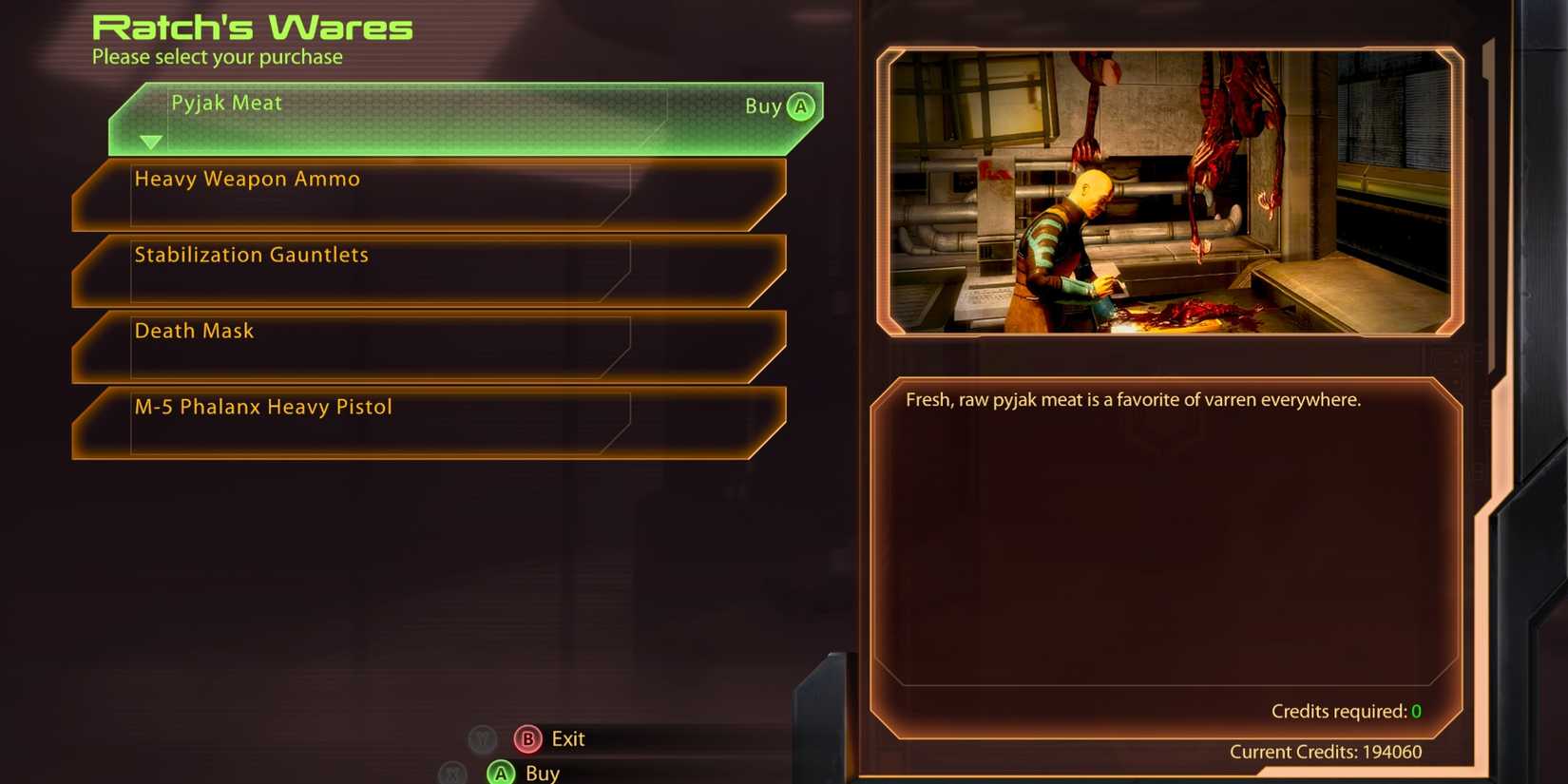The image size is (1568, 784).
Task: Click the green triangle indicator below Pyjak Meat
Action: point(152,141)
